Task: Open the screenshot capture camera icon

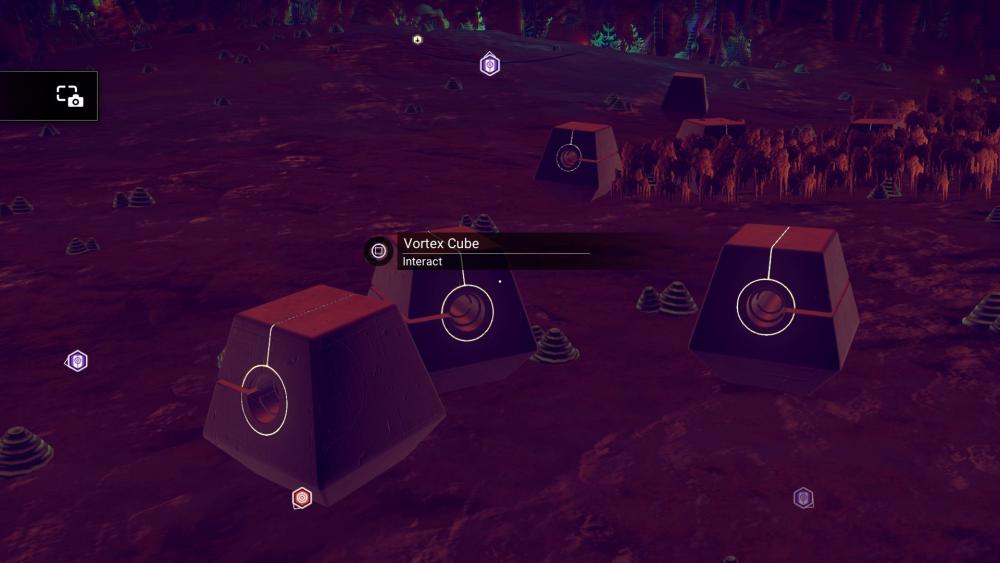Action: click(x=69, y=96)
